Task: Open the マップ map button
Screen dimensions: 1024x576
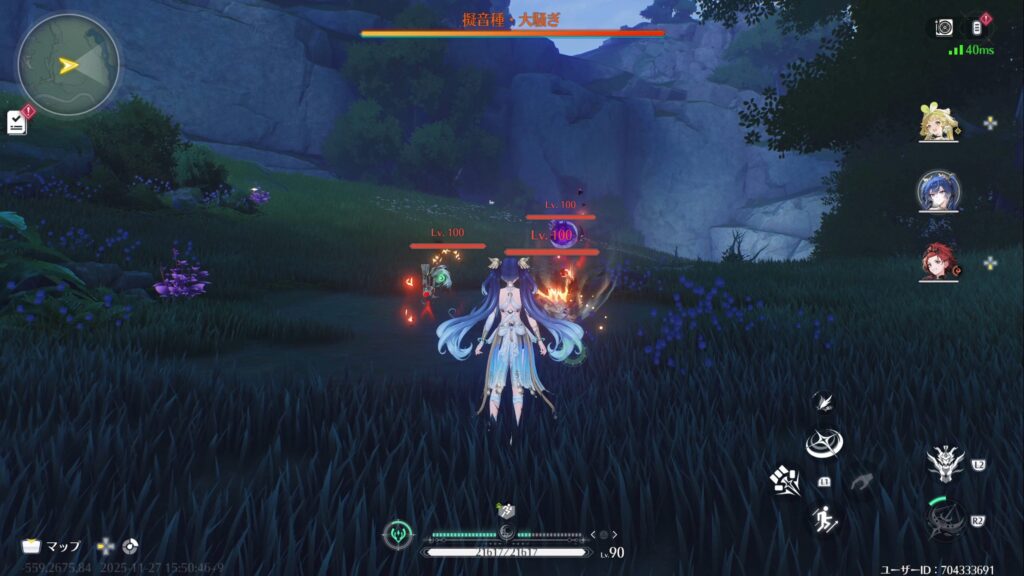Action: pyautogui.click(x=52, y=547)
